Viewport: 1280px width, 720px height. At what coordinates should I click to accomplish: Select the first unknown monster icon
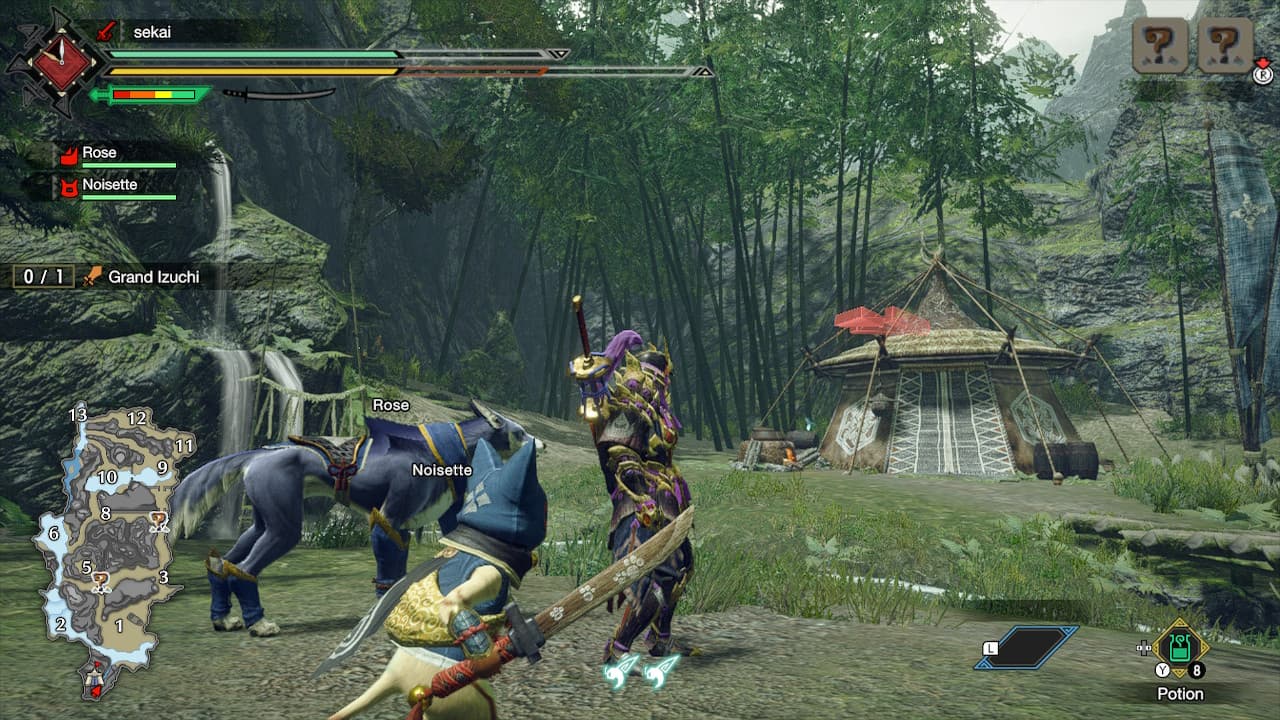[x=1160, y=46]
